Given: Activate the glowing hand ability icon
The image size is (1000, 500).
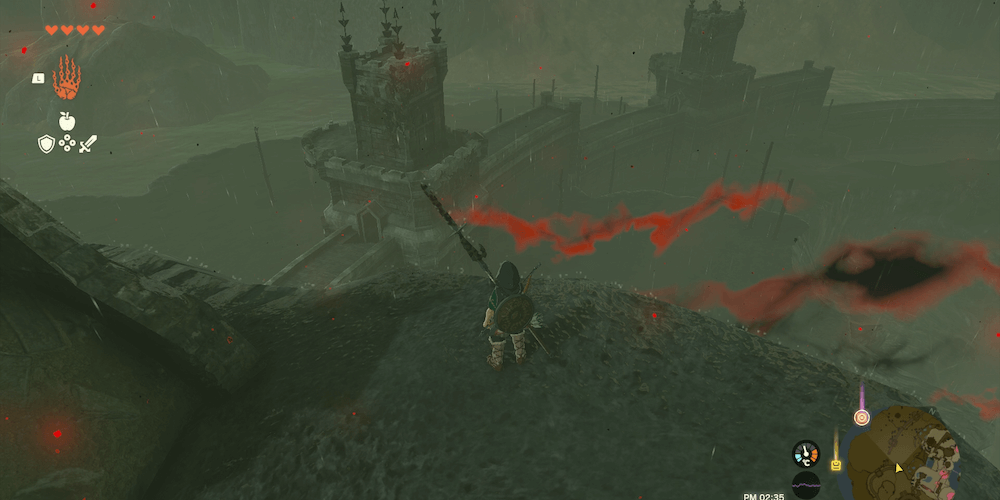Looking at the screenshot, I should point(67,76).
